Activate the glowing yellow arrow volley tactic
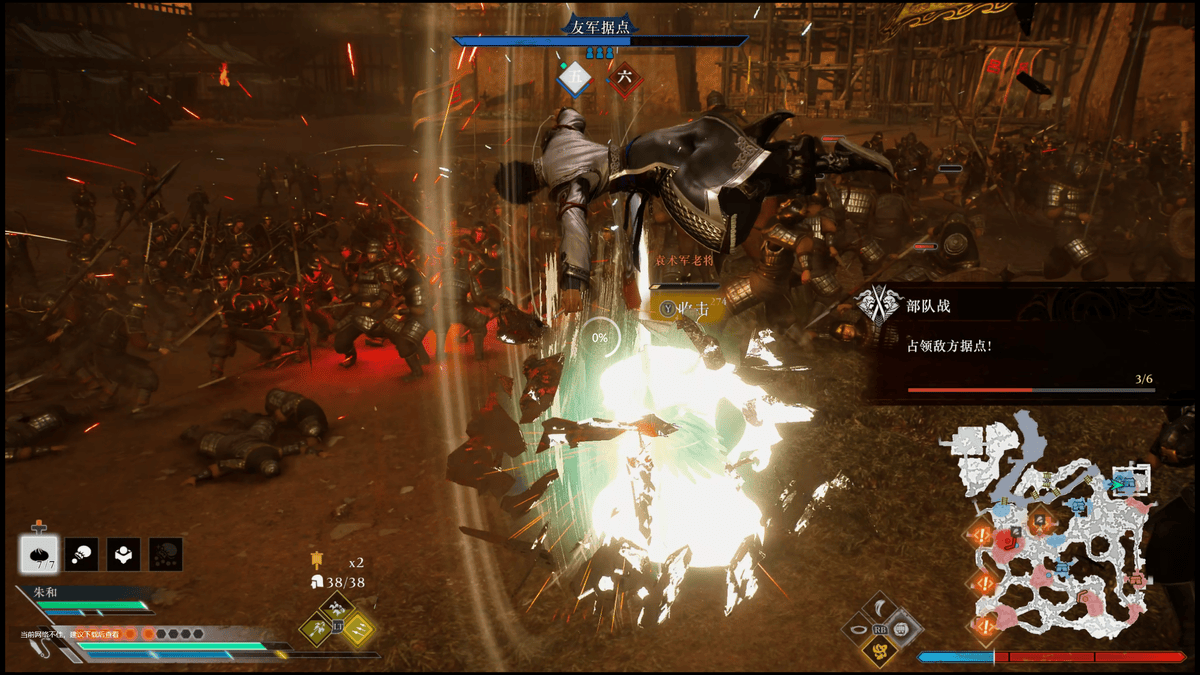Screen dimensions: 1200x675 (359, 628)
